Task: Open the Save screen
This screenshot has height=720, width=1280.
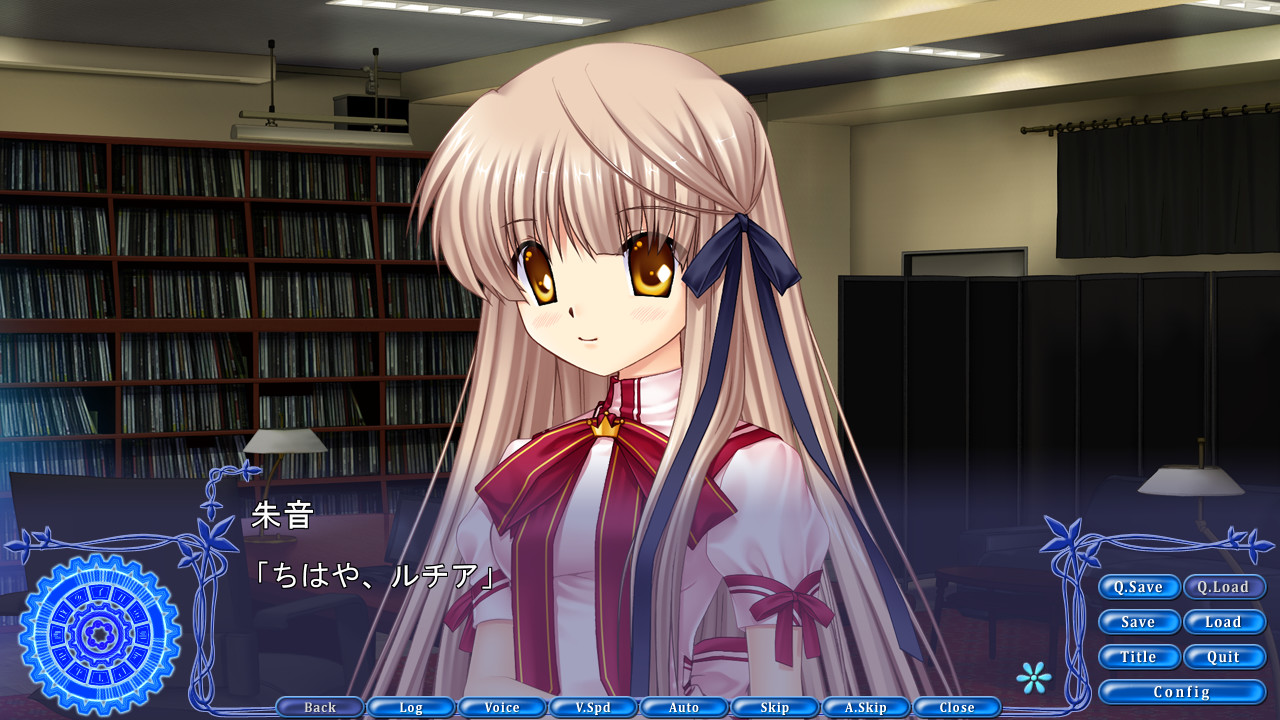Action: (1139, 622)
